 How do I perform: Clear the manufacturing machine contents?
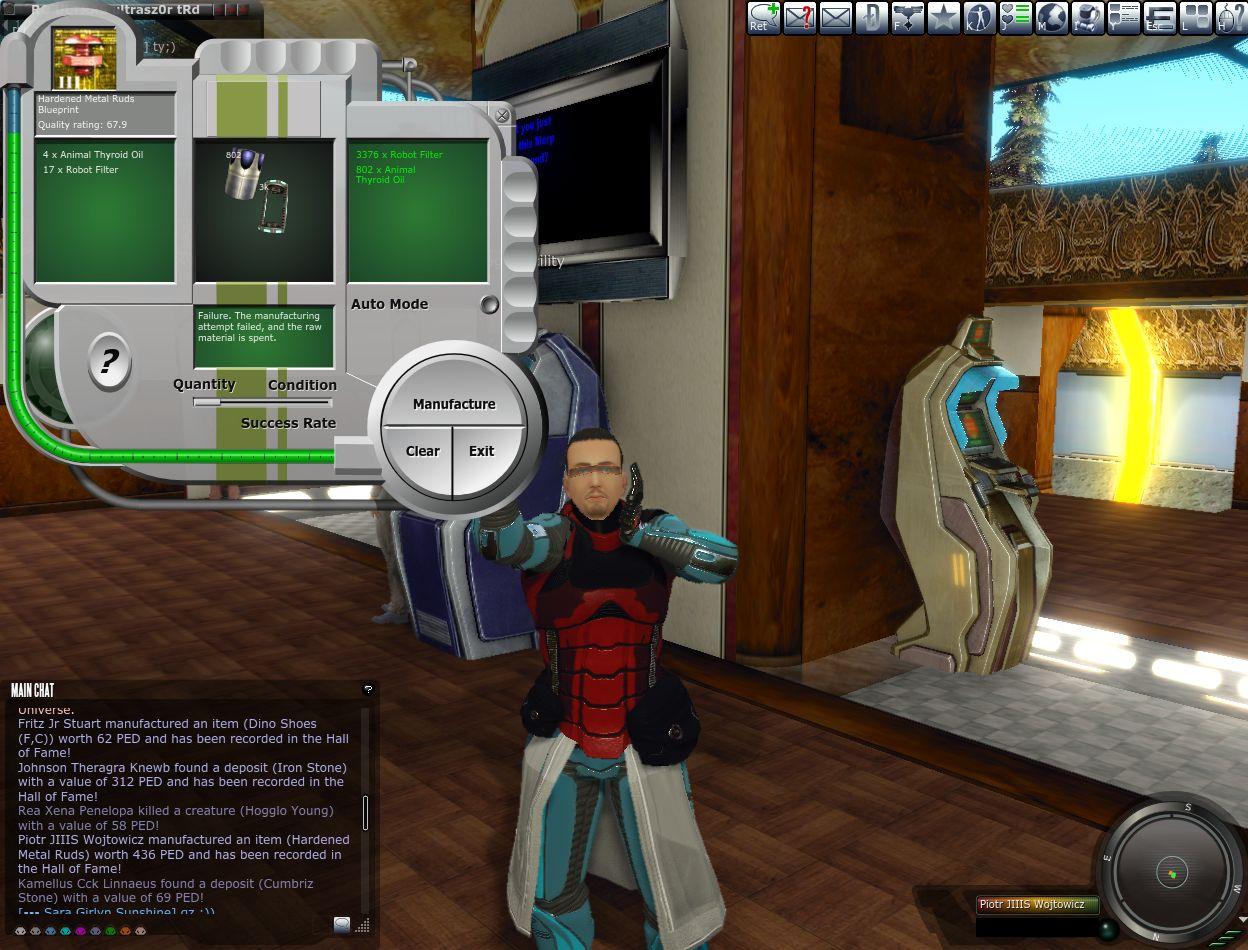point(422,451)
